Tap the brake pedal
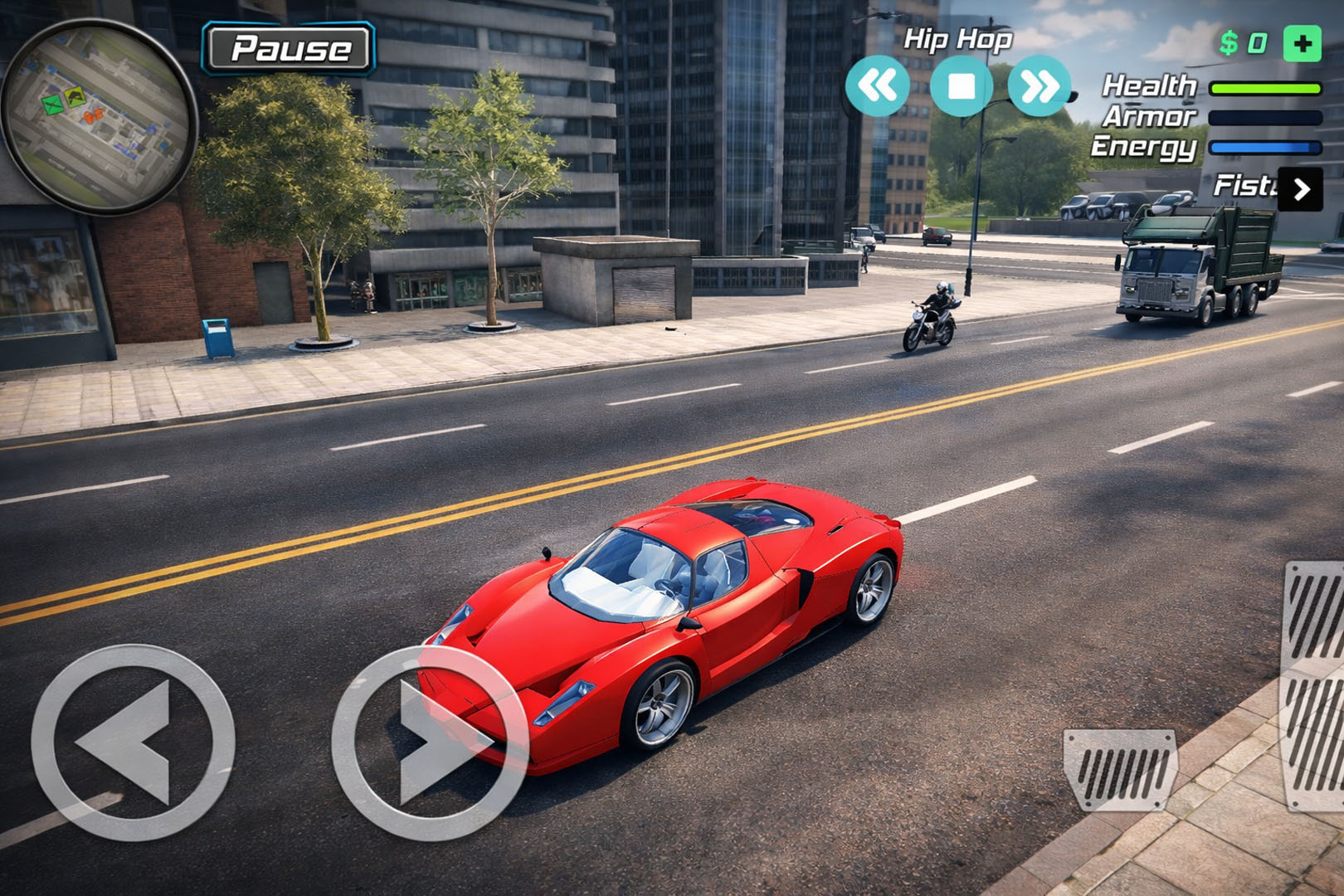The image size is (1344, 896). pyautogui.click(x=1120, y=769)
